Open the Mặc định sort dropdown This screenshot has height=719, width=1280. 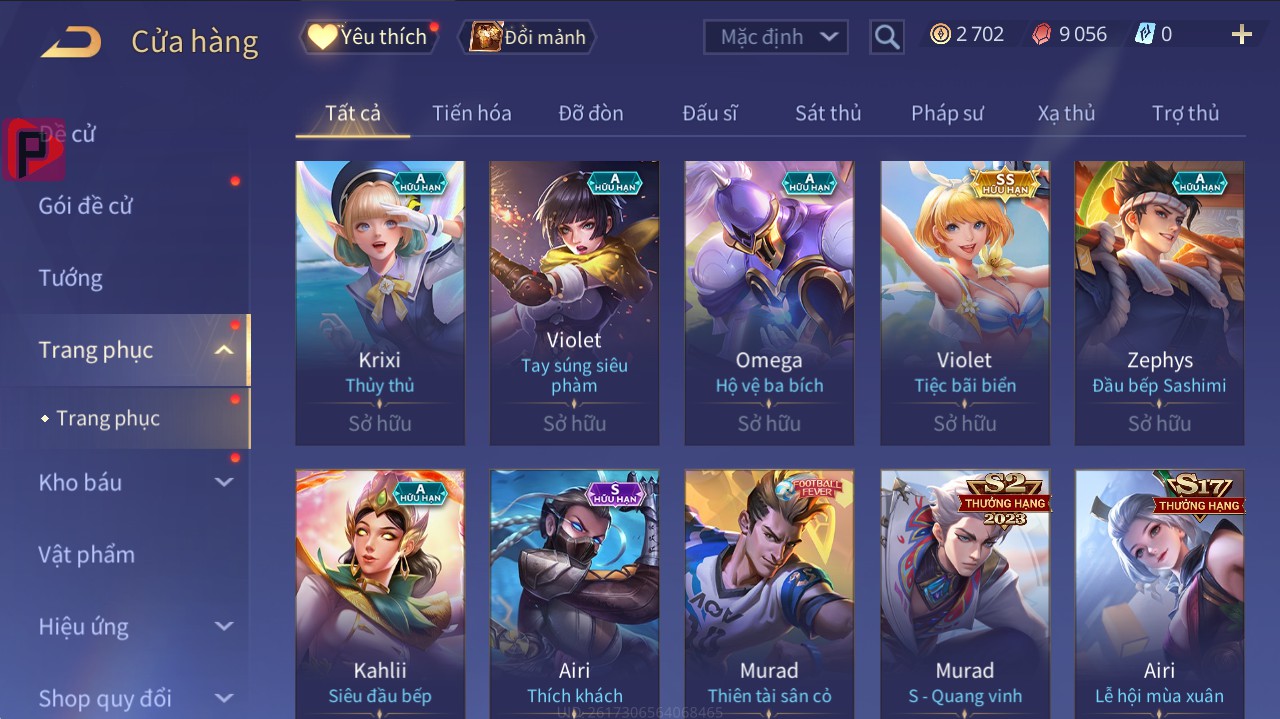(x=776, y=37)
